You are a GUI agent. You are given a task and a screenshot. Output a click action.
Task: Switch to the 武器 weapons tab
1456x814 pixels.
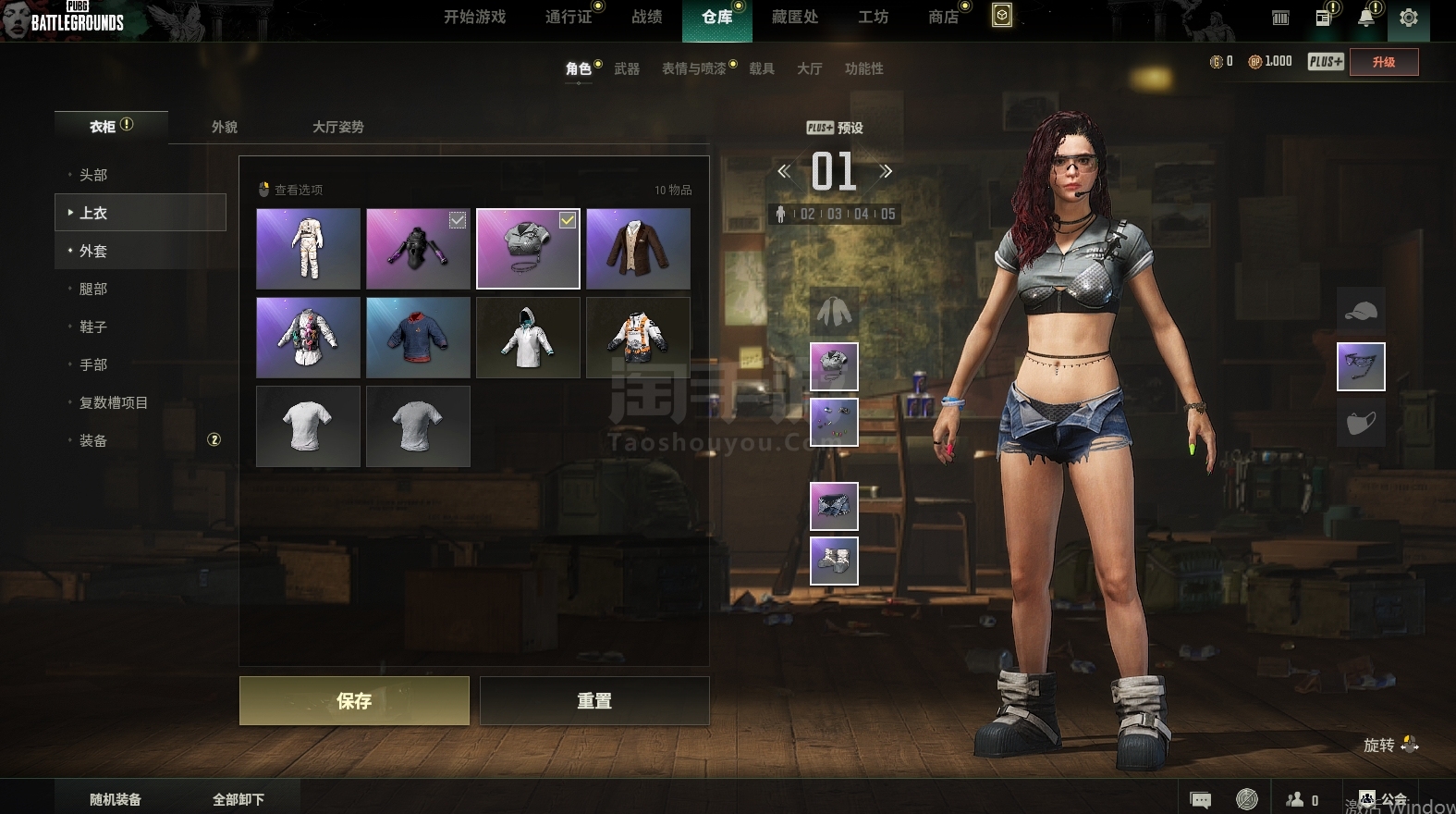(x=627, y=68)
